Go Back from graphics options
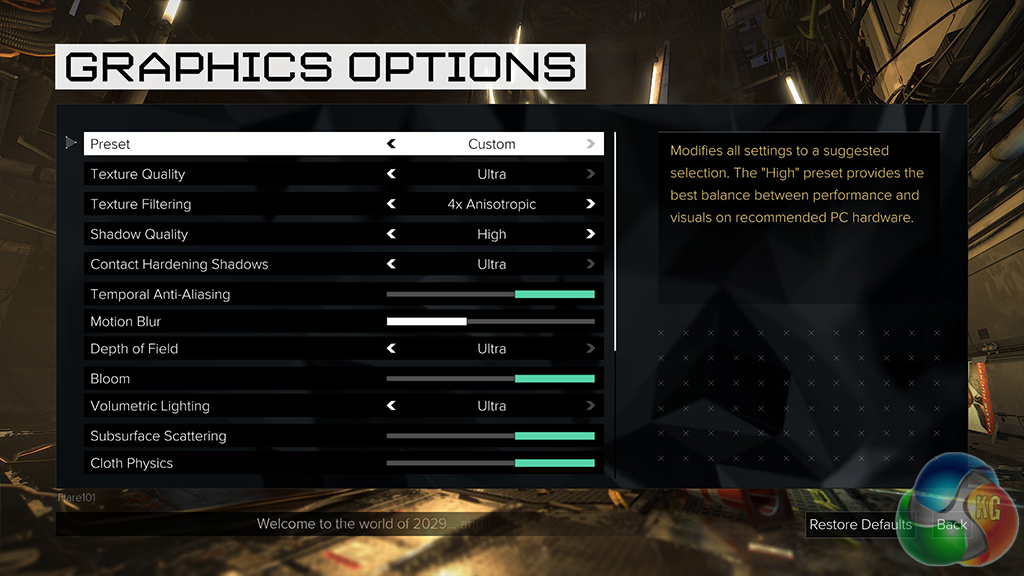1024x576 pixels. pyautogui.click(x=951, y=524)
